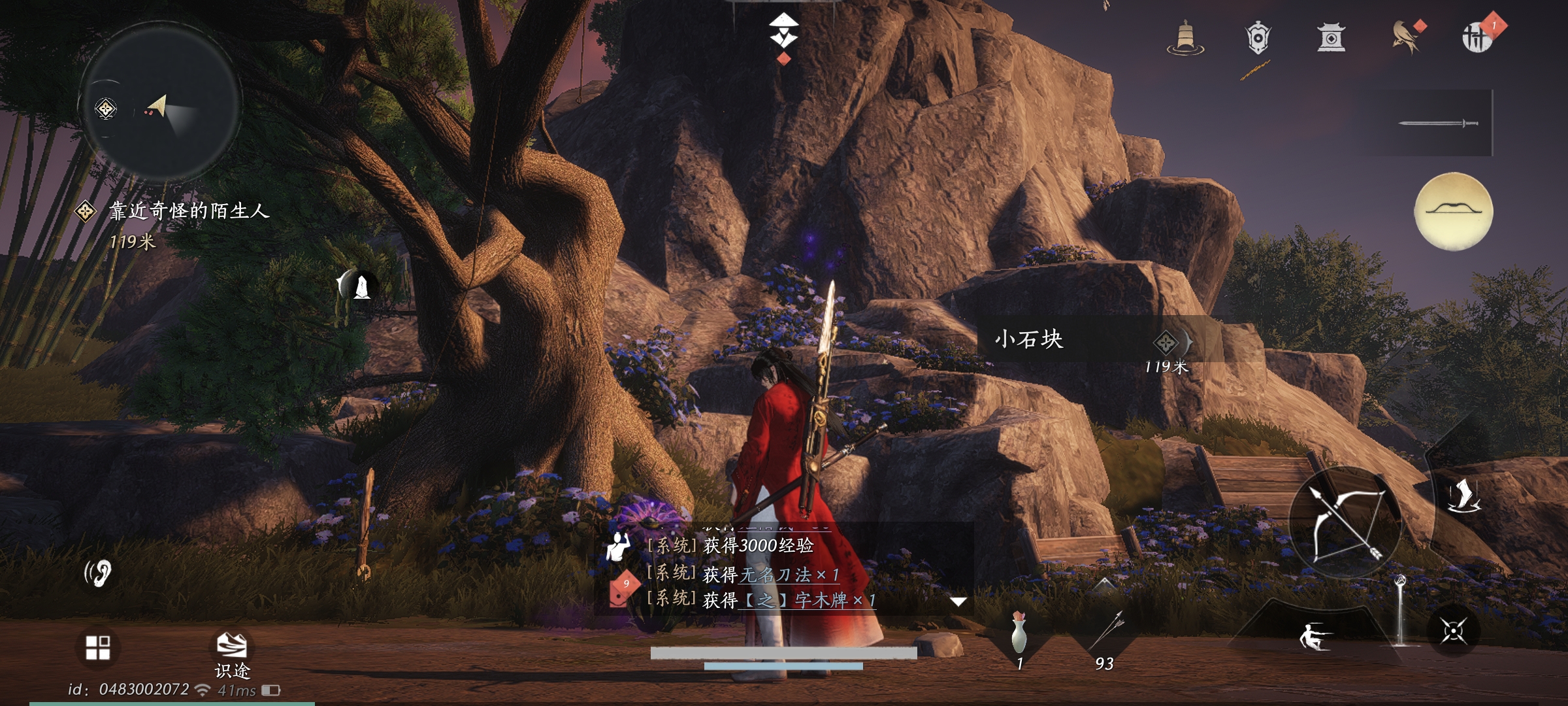Open the round menu icon with badge 1

click(x=1478, y=37)
